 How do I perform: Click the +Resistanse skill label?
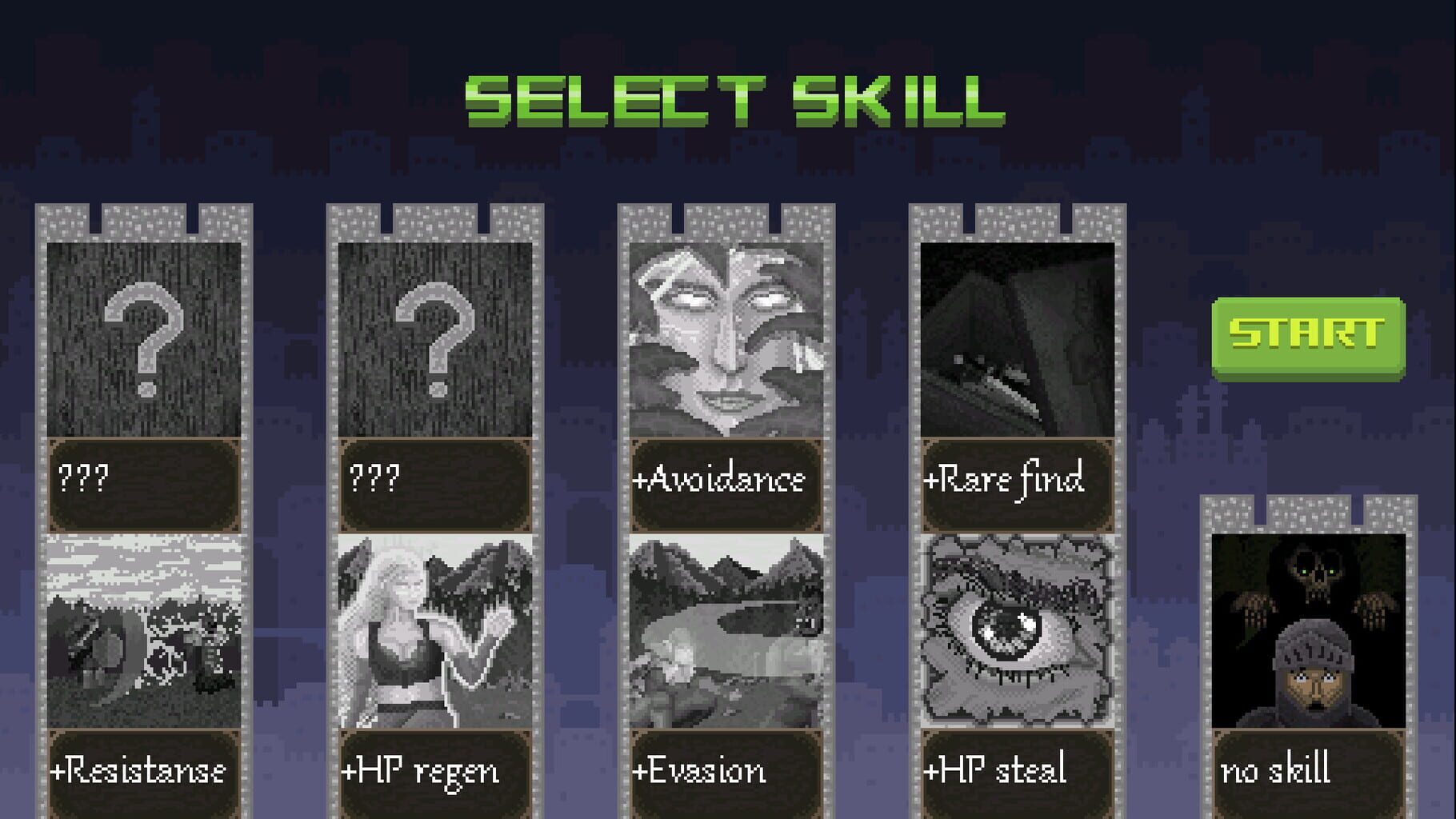tap(144, 770)
